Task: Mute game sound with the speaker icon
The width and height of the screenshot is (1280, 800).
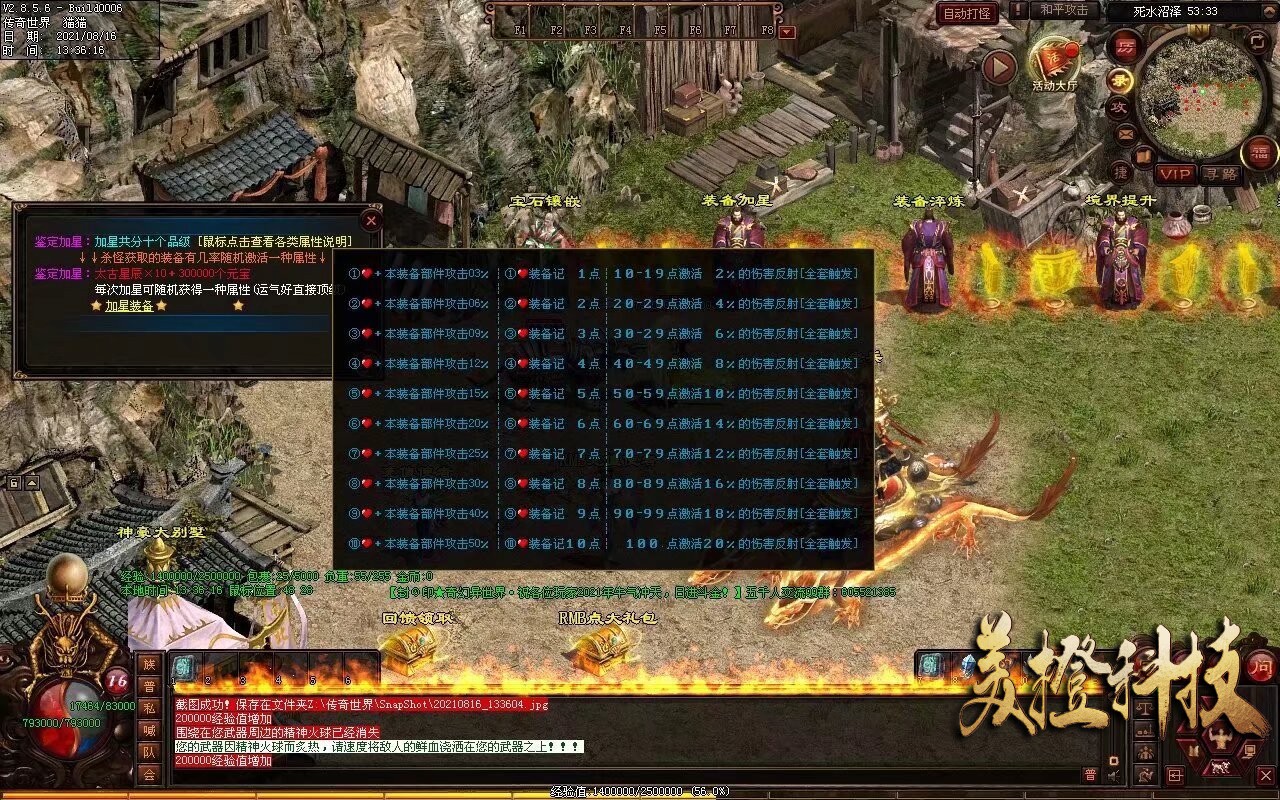Action: point(1112,774)
